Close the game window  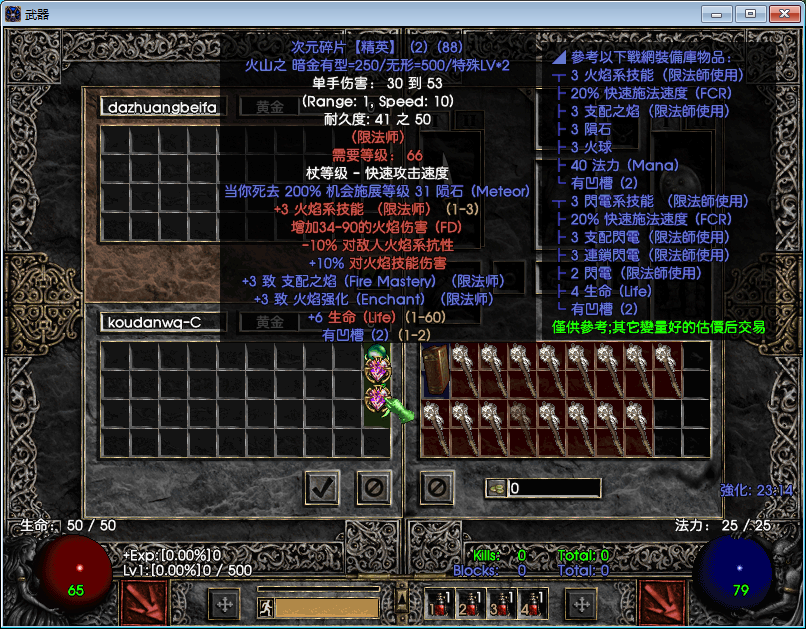point(782,13)
